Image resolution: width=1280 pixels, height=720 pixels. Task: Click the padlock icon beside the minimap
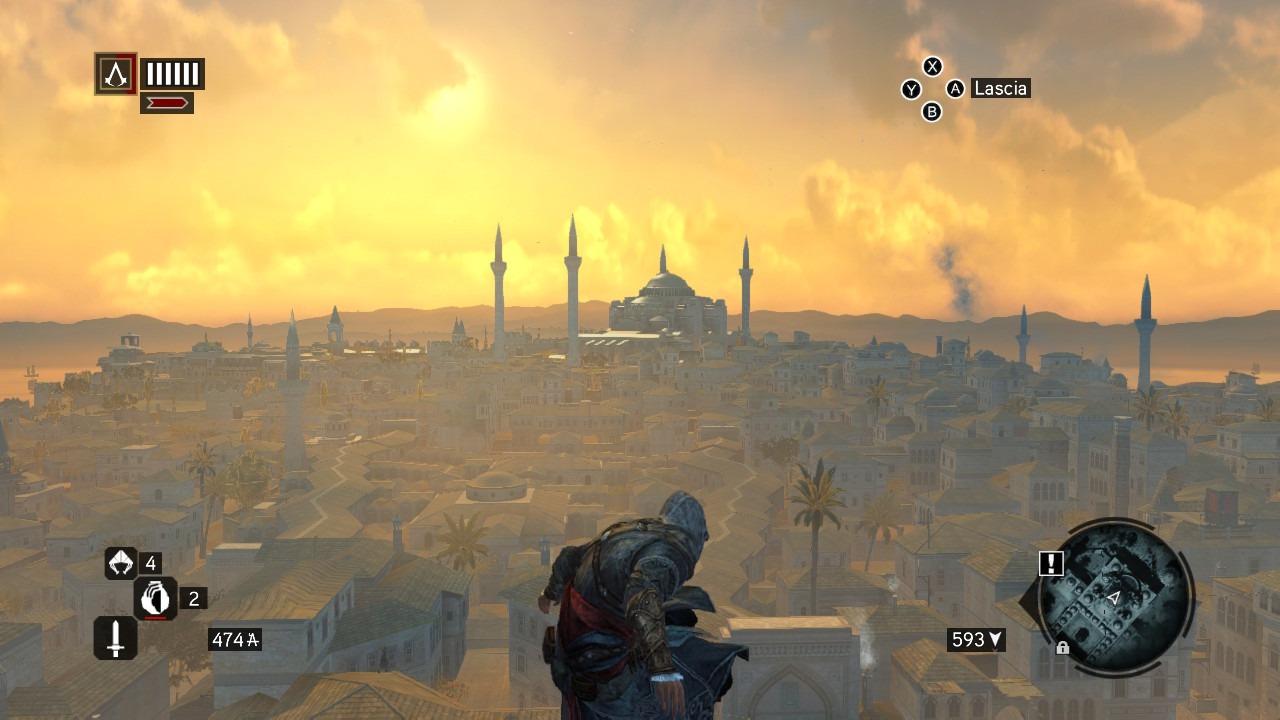click(1062, 648)
